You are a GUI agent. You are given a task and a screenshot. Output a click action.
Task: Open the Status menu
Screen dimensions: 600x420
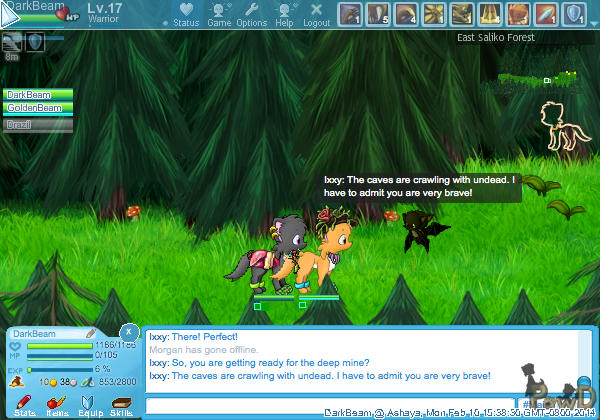[186, 14]
